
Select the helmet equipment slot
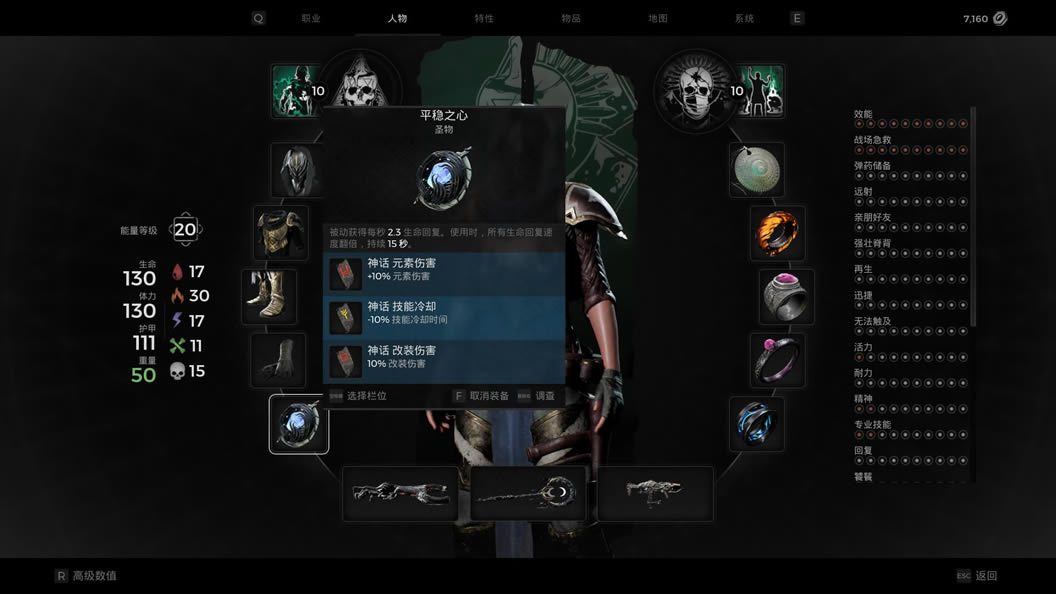(297, 170)
